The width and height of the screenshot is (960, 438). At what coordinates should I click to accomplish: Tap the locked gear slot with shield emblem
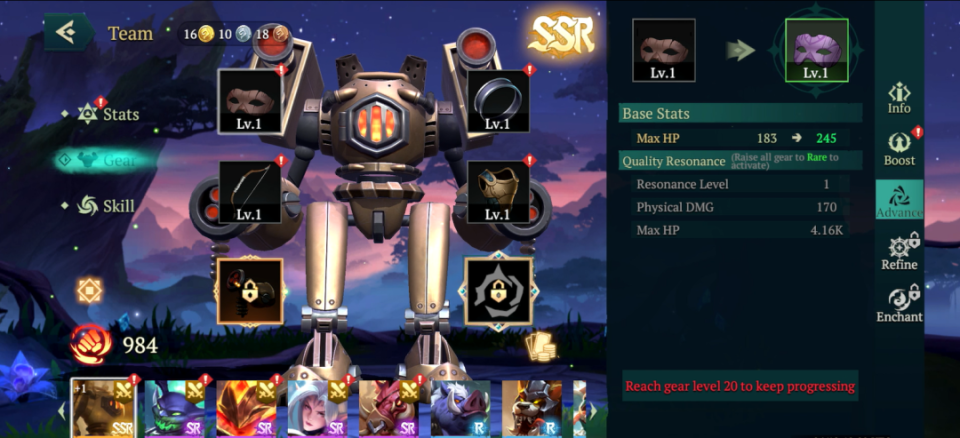point(498,291)
